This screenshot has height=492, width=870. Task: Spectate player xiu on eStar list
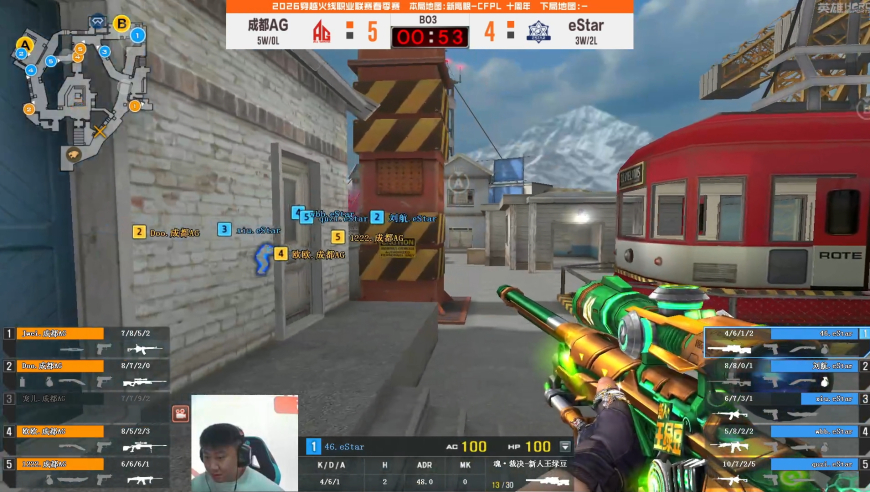click(x=786, y=405)
